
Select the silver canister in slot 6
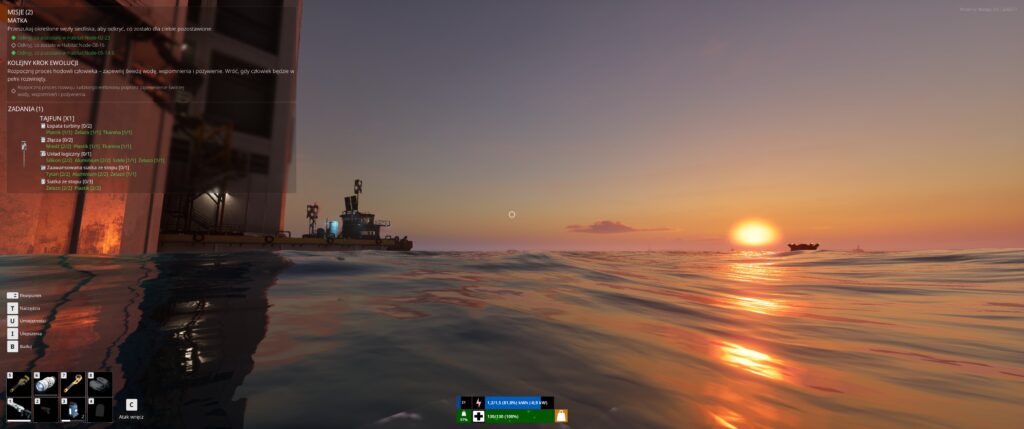[x=45, y=384]
